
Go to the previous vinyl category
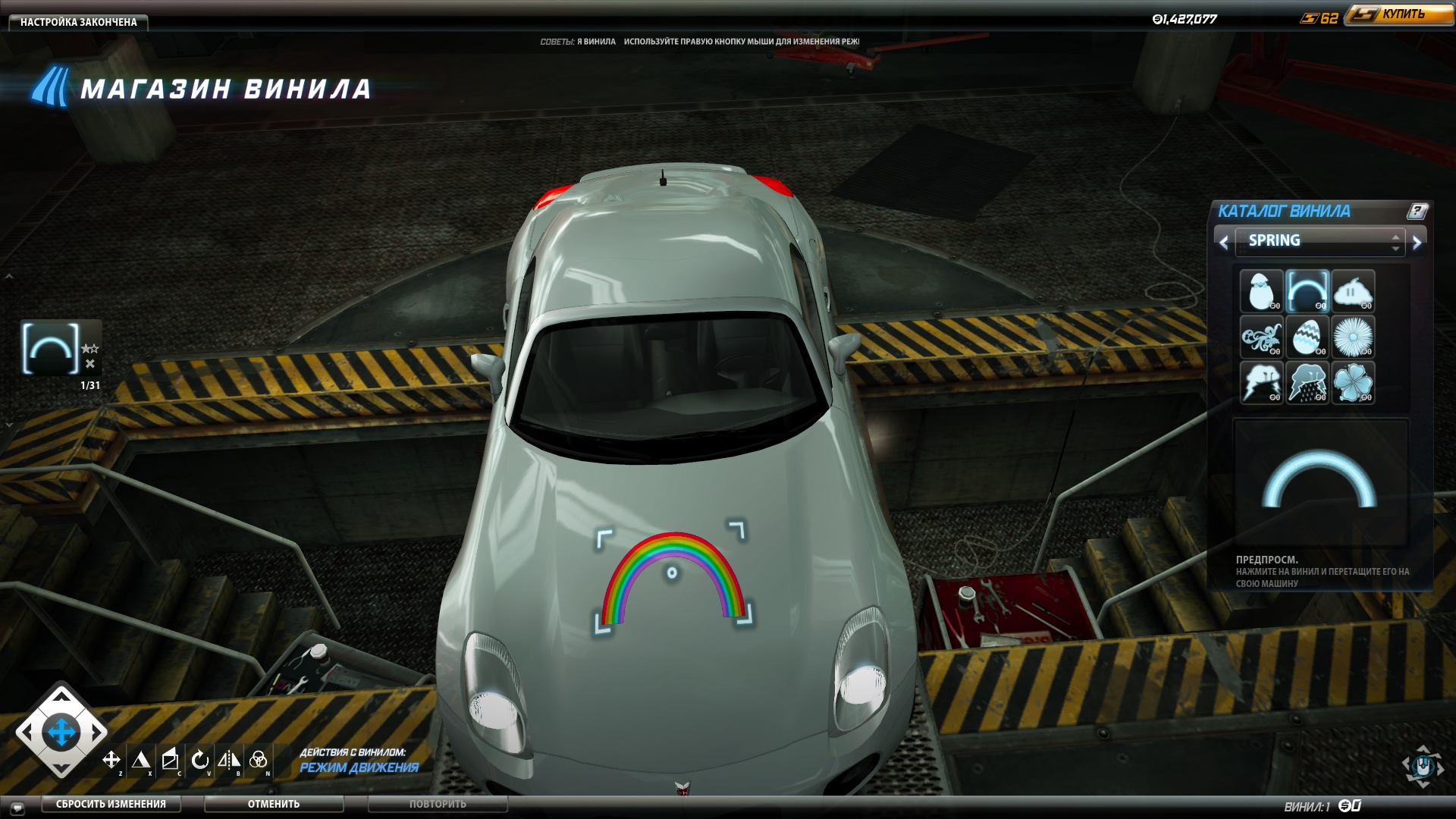(x=1223, y=243)
